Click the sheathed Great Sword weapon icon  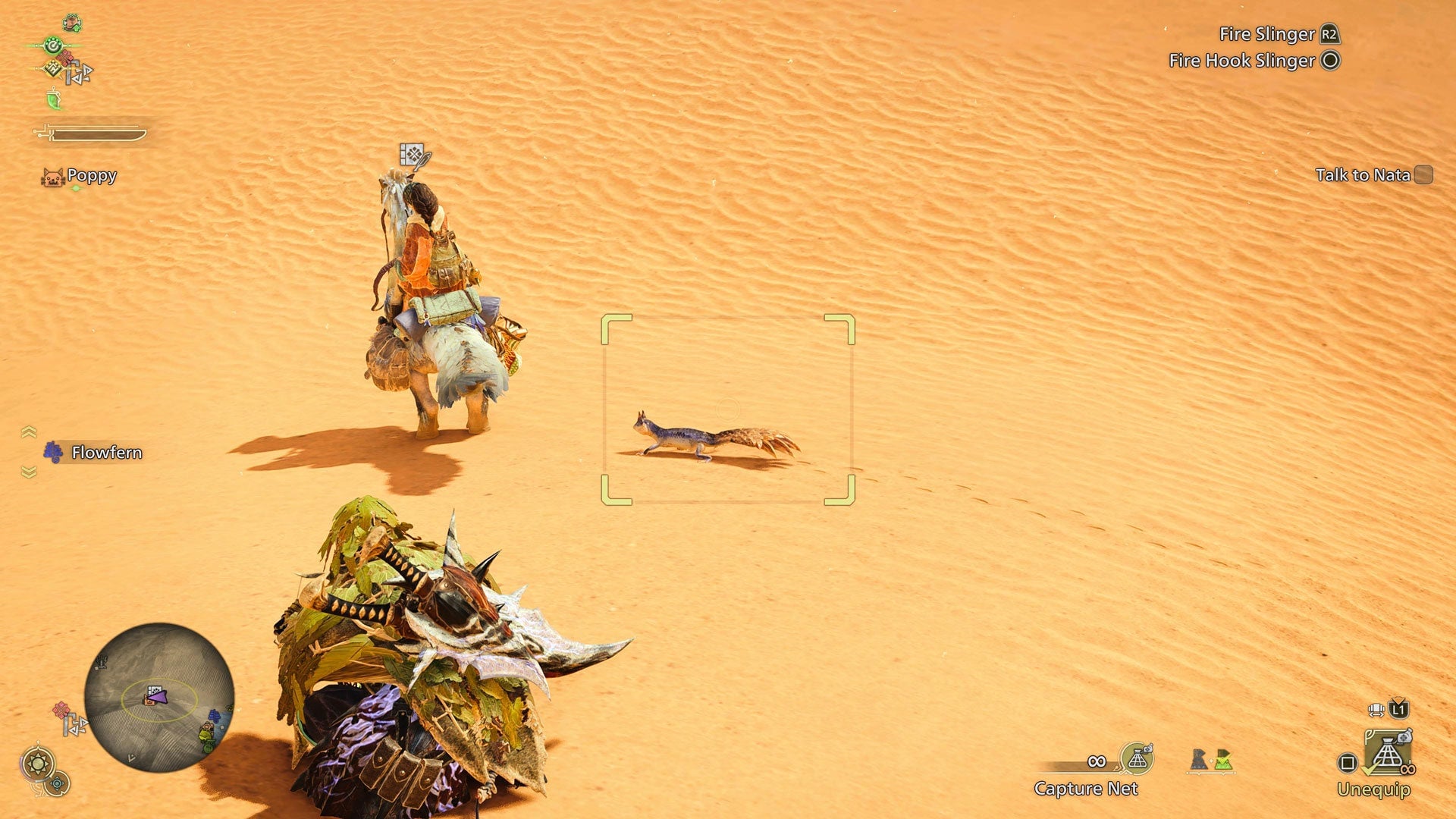point(88,133)
